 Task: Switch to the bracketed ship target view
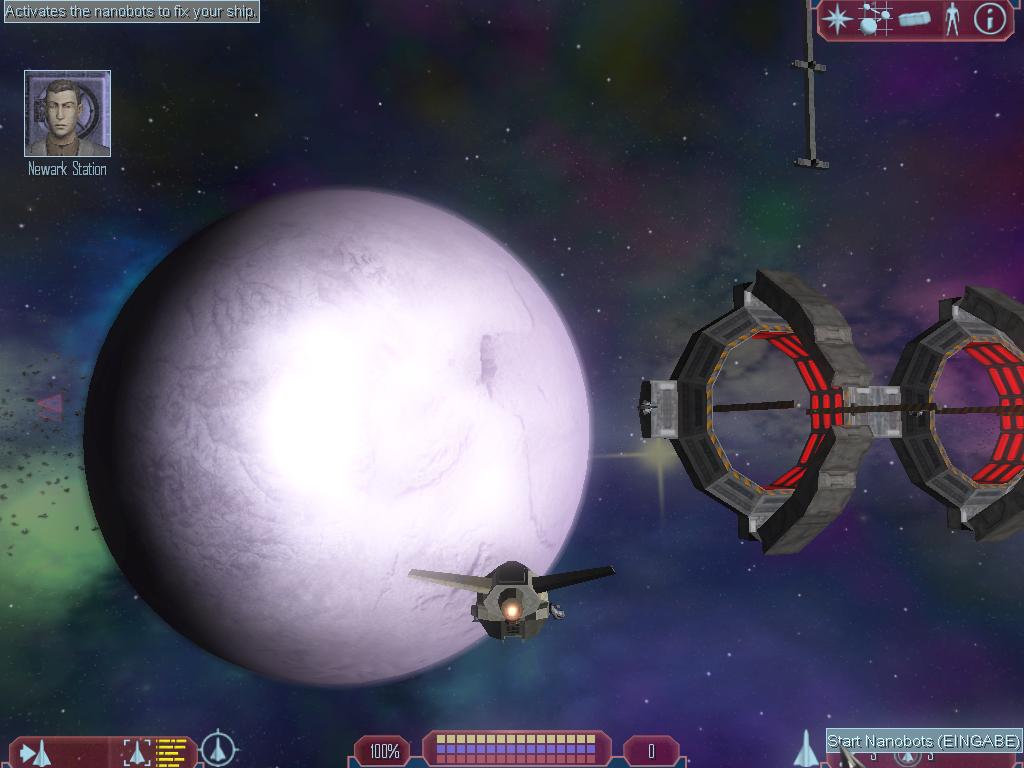(x=135, y=752)
